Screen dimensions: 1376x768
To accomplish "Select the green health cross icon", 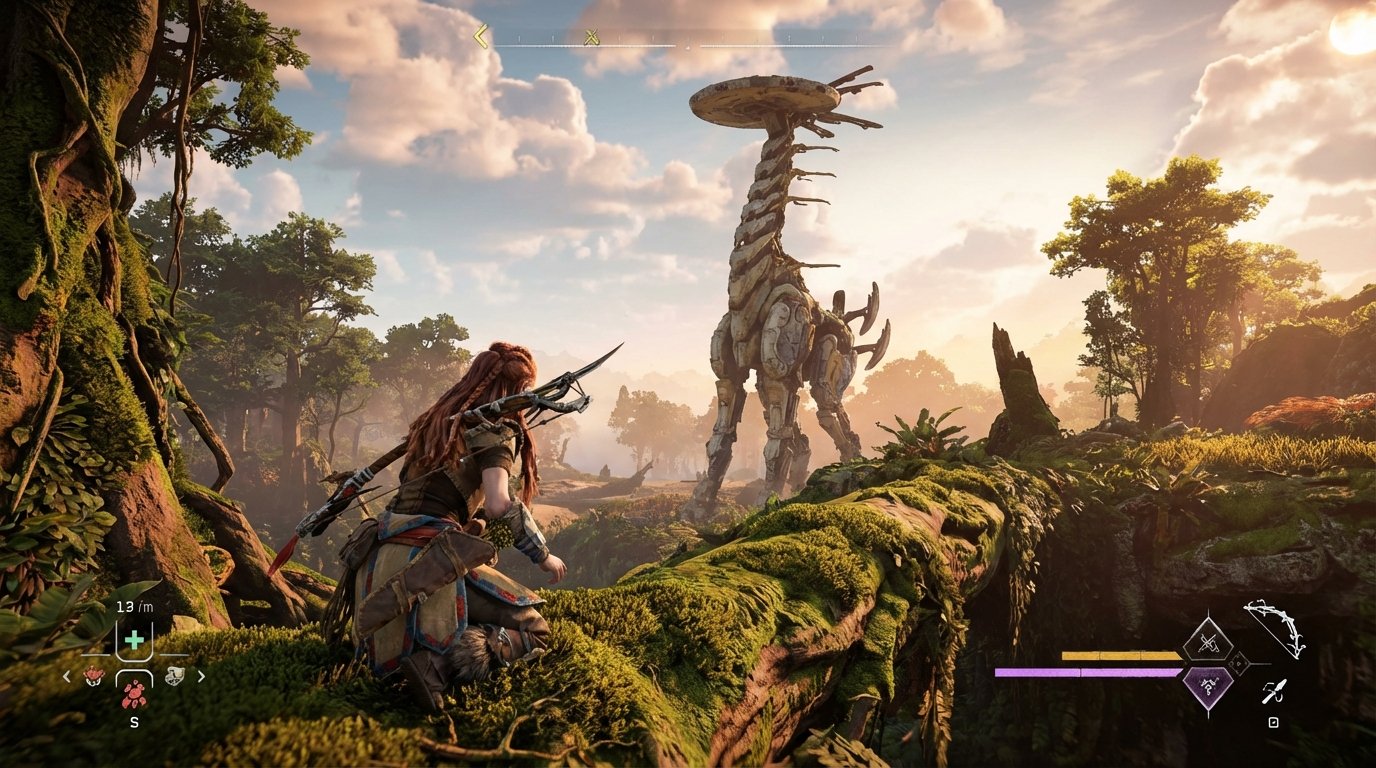I will coord(135,639).
